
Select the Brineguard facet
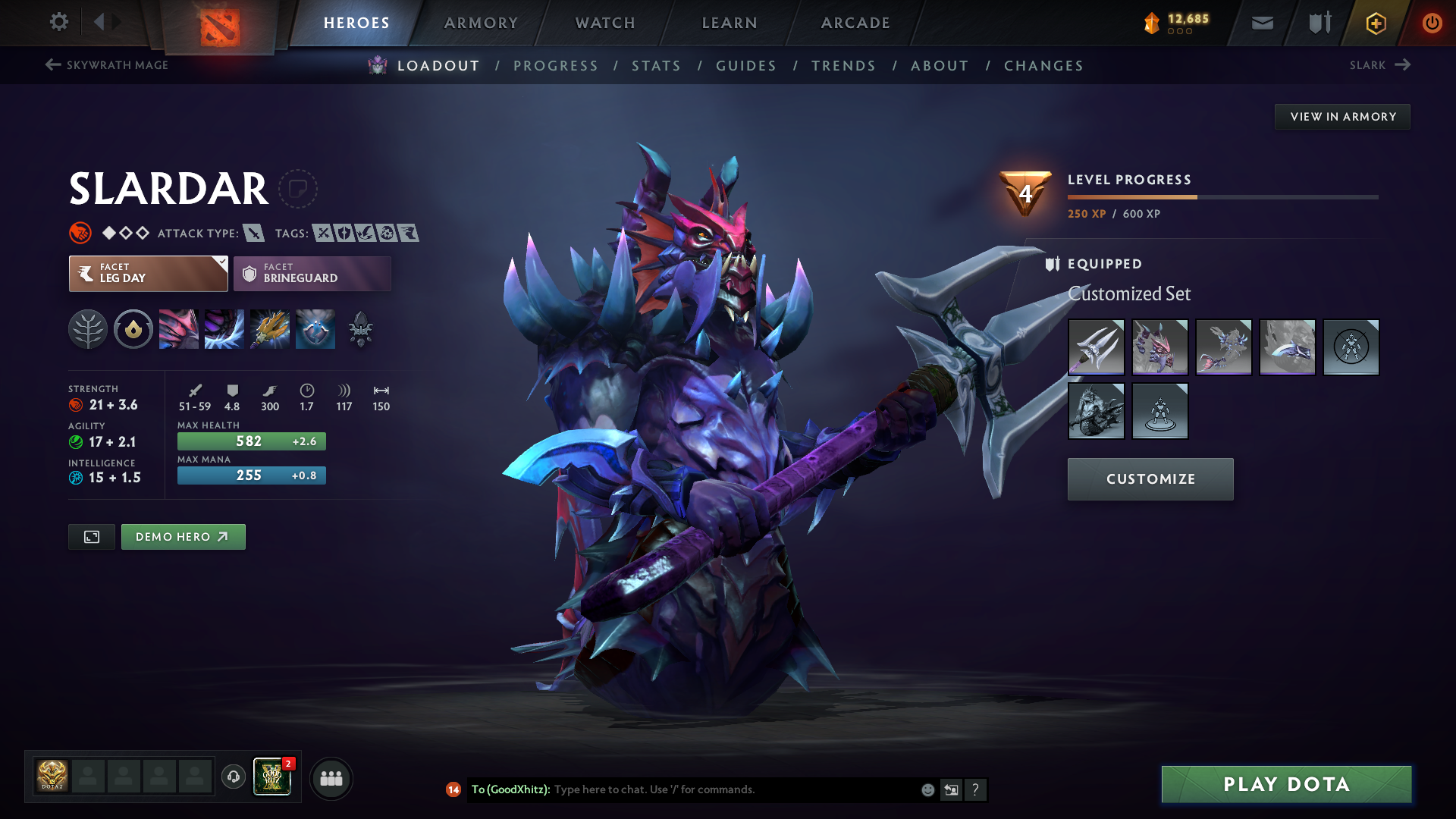coord(312,273)
